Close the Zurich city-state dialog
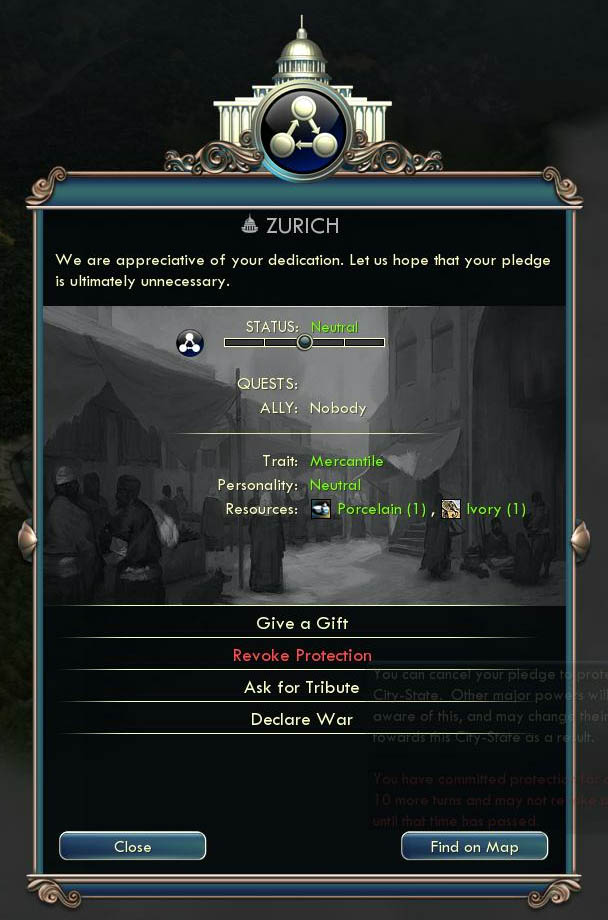Screen dimensions: 608x920 (132, 846)
